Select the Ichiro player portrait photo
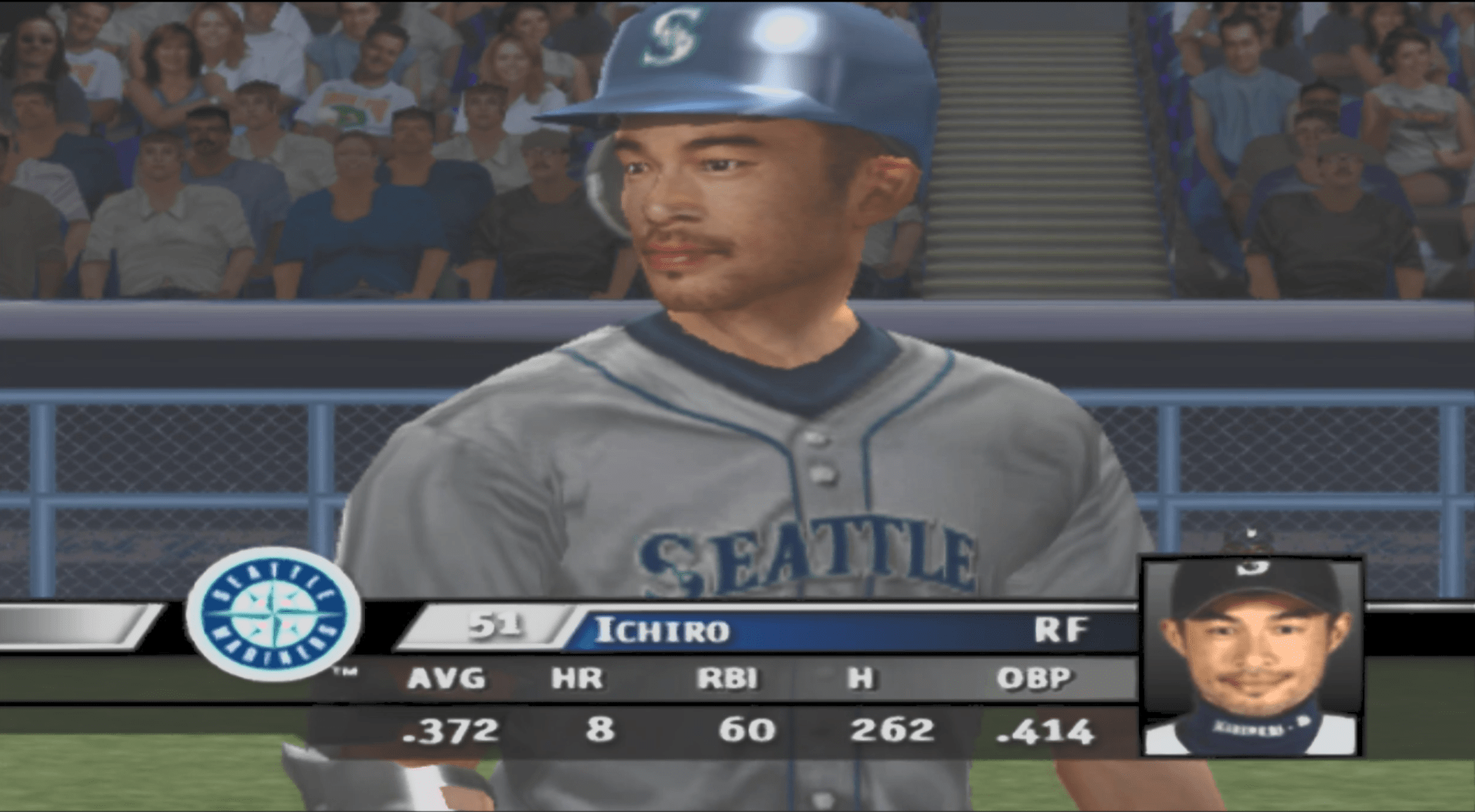1475x812 pixels. pyautogui.click(x=1251, y=657)
